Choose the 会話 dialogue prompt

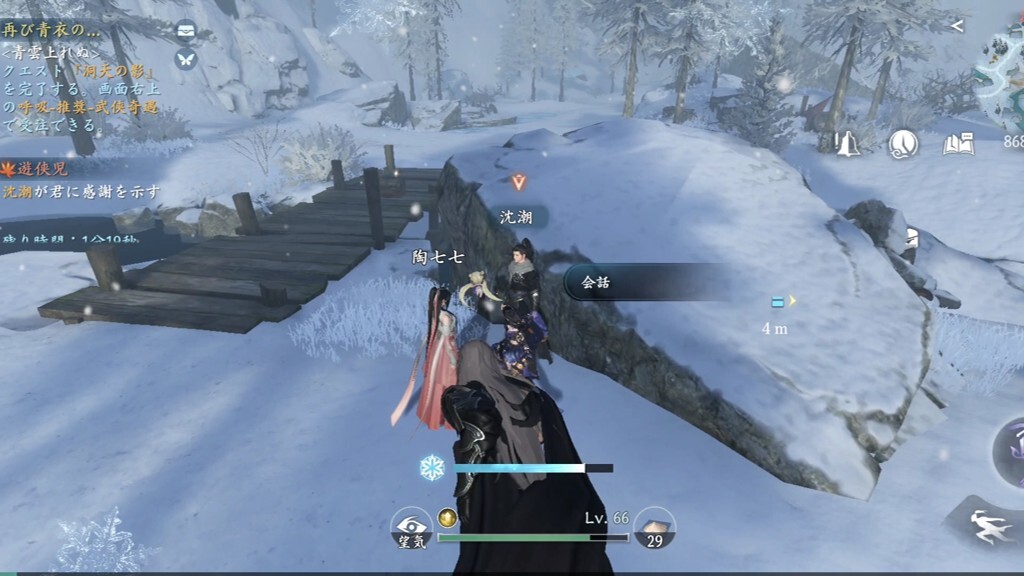[640, 282]
